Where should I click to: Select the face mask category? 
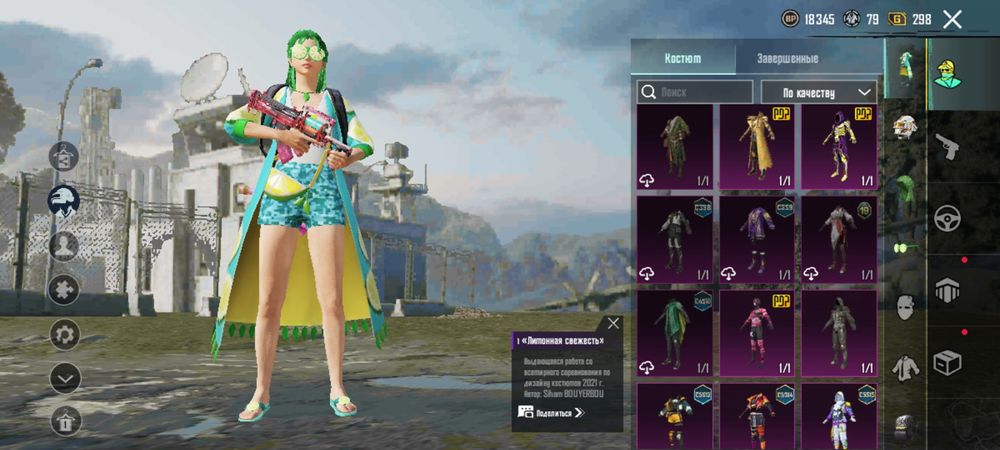905,305
